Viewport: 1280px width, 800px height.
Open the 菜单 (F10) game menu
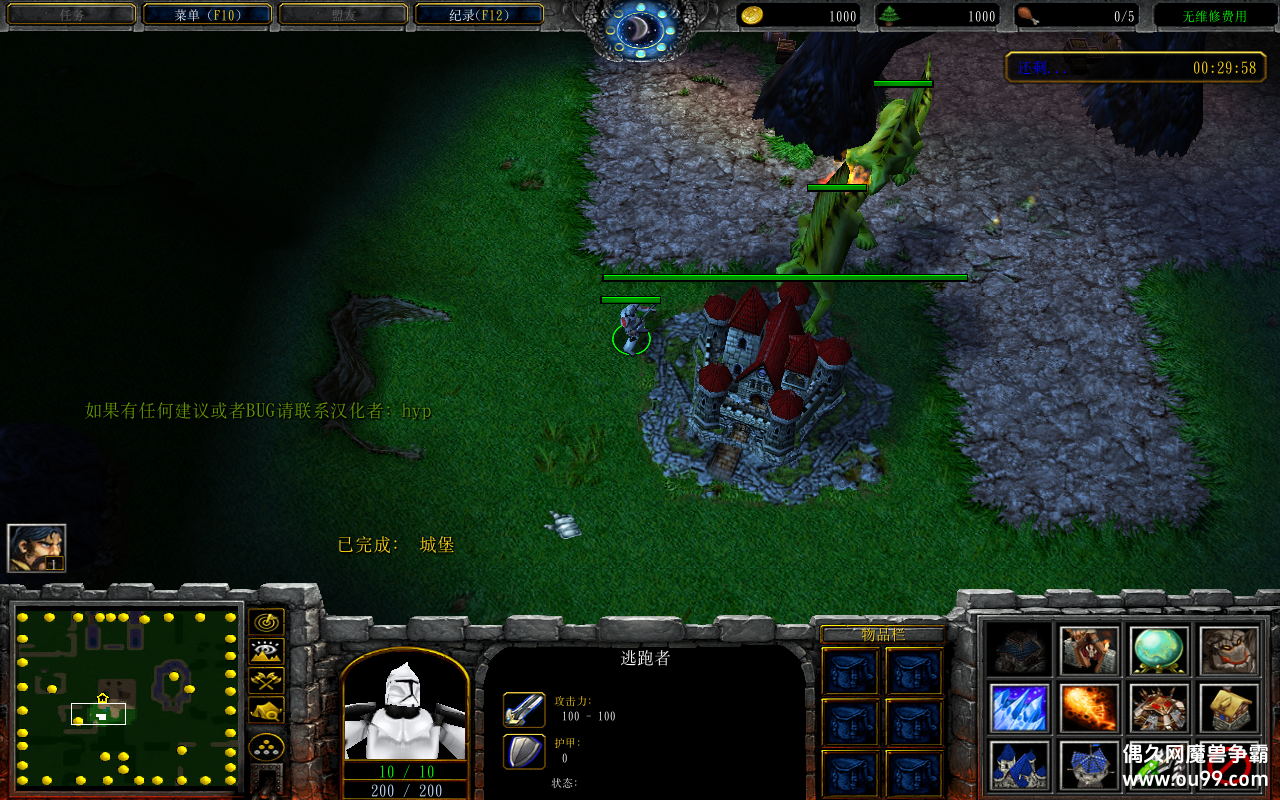click(207, 15)
